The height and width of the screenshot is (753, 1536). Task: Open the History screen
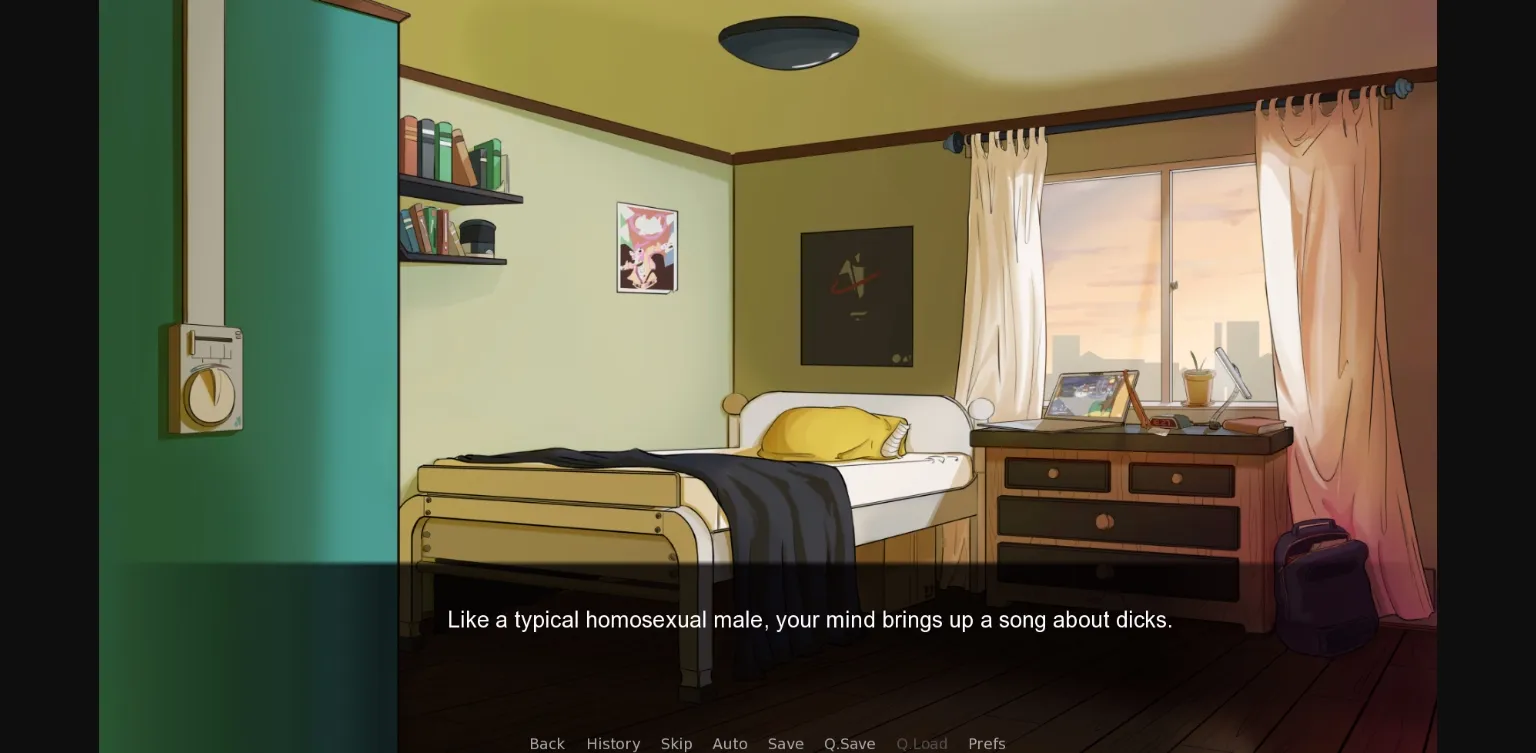coord(613,744)
